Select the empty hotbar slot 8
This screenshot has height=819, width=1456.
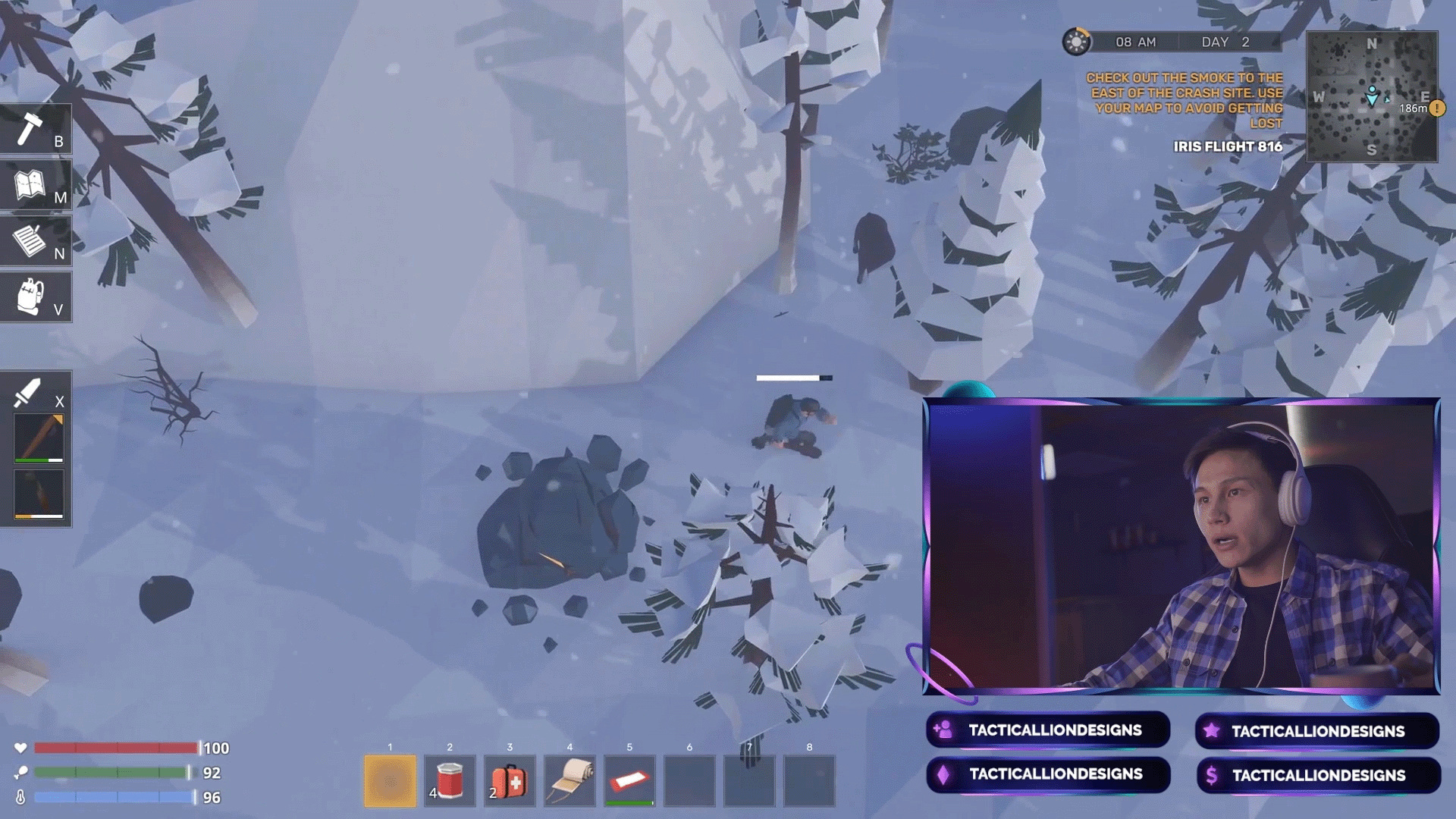809,781
